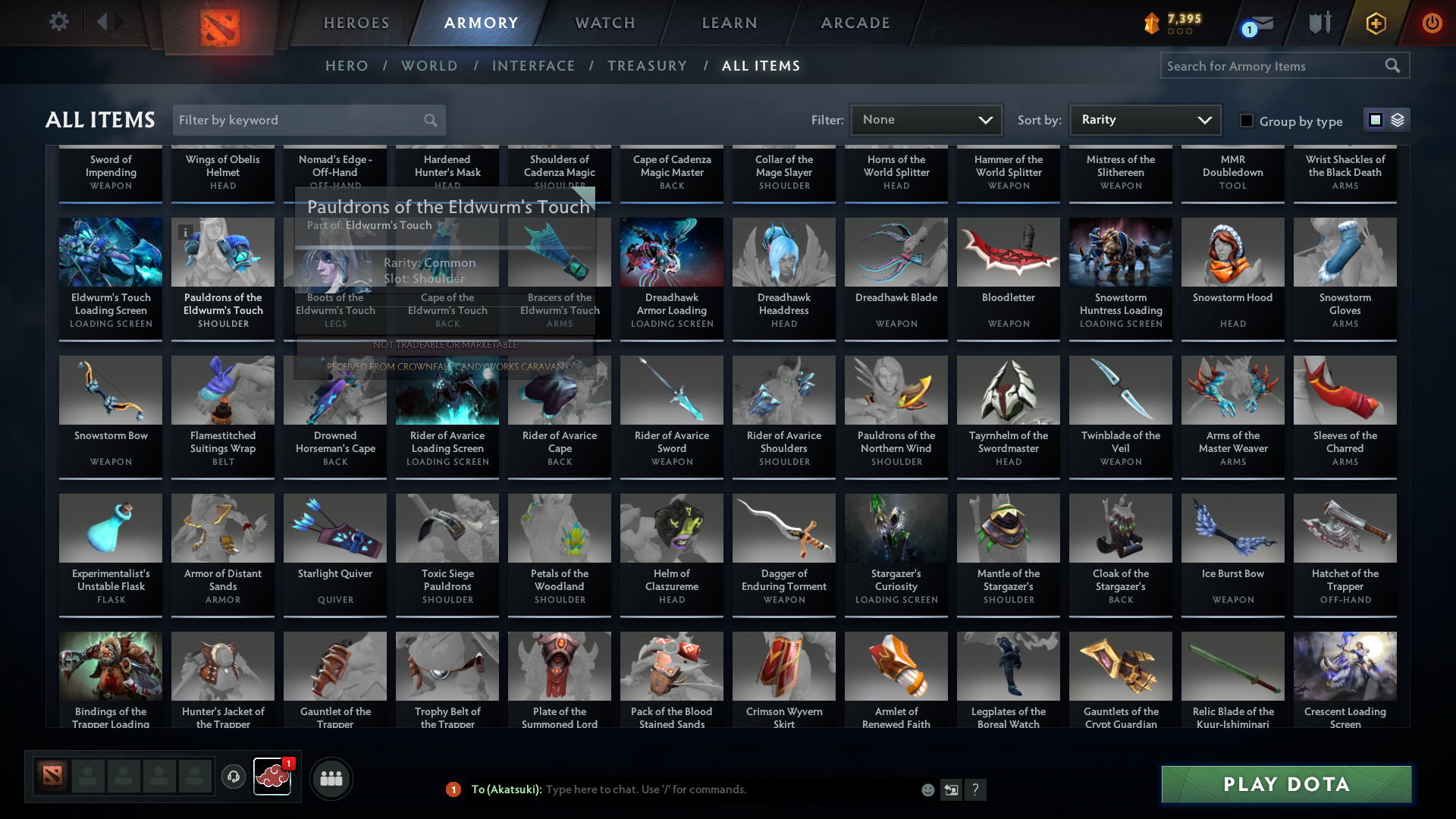Open the shield and sword loadout icon
This screenshot has height=819, width=1456.
(x=1319, y=23)
